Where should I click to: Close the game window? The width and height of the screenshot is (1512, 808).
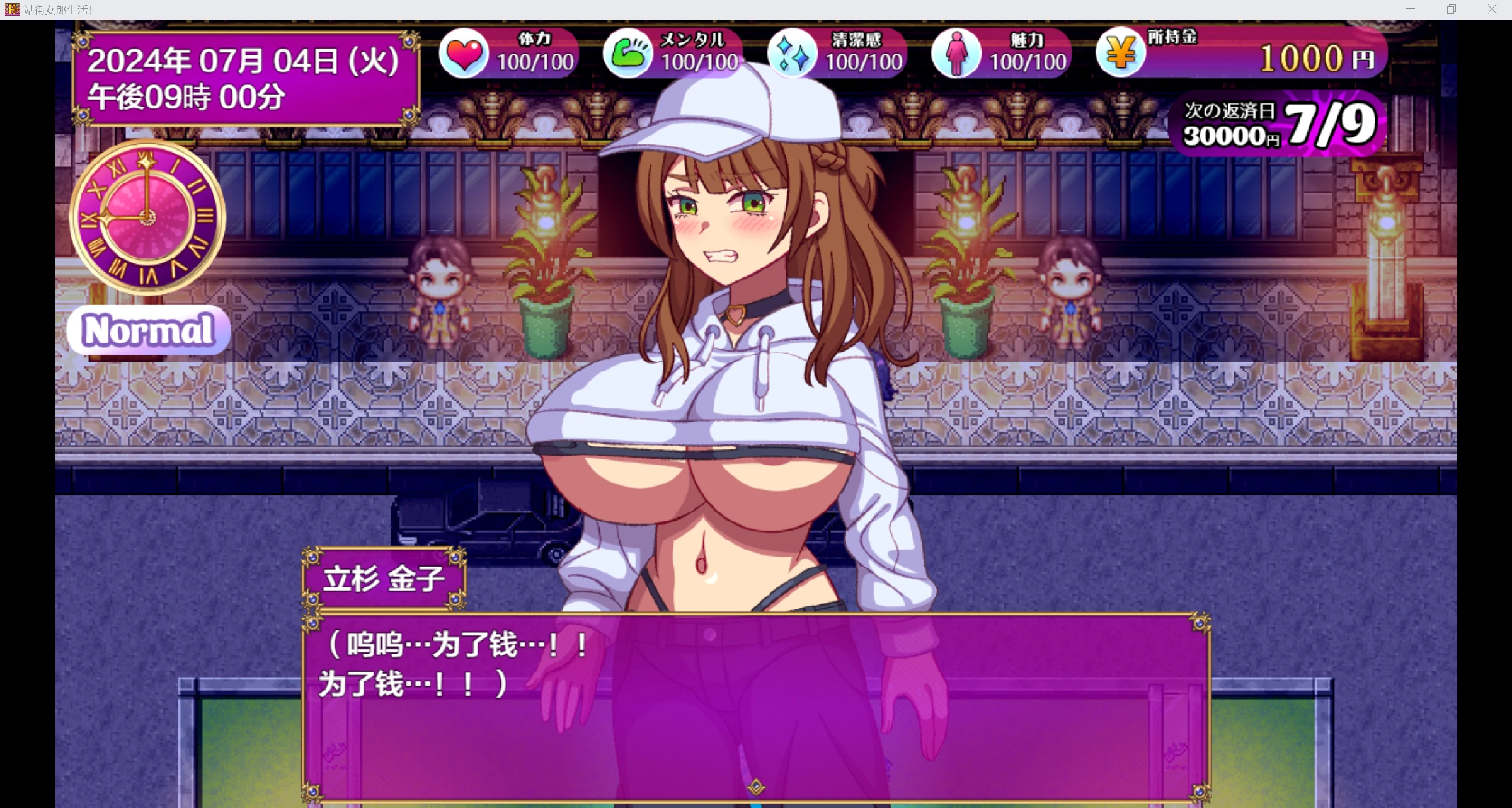1492,9
